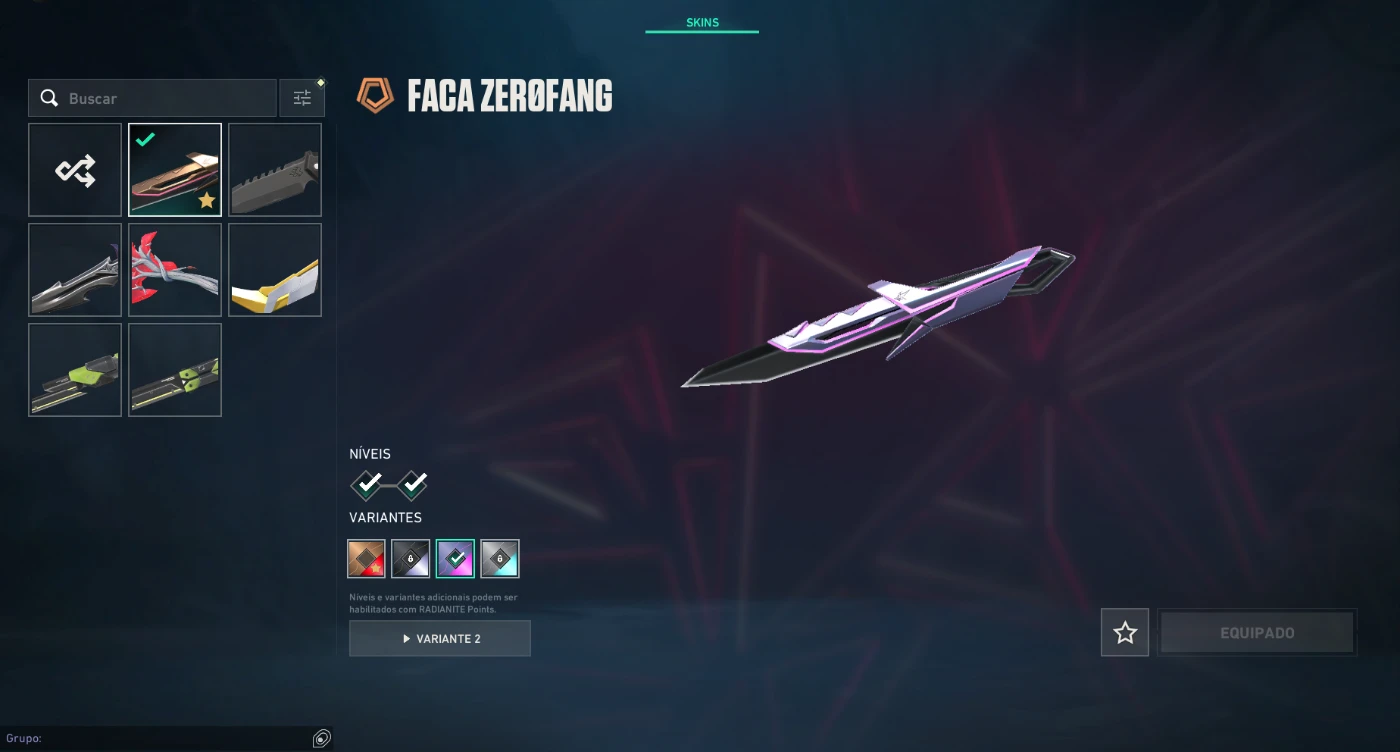Switch to the Skins tab

click(x=702, y=22)
